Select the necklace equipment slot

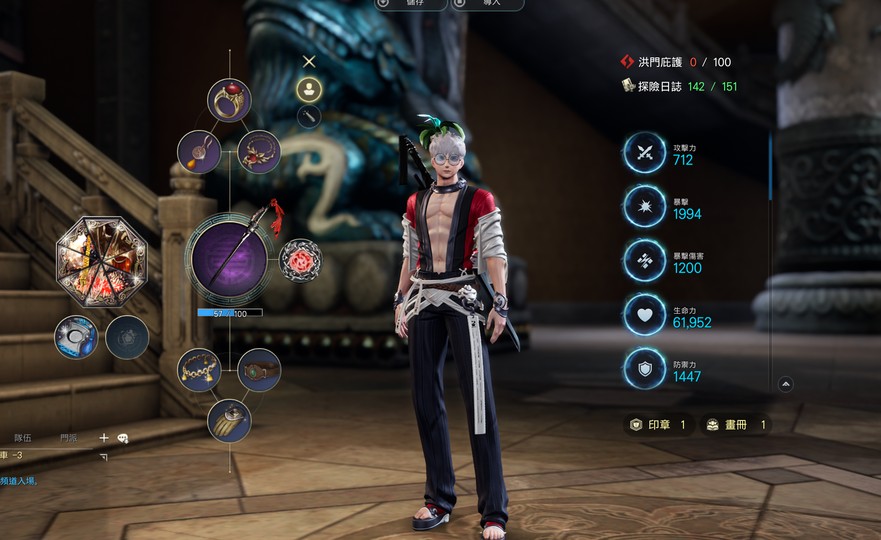259,151
